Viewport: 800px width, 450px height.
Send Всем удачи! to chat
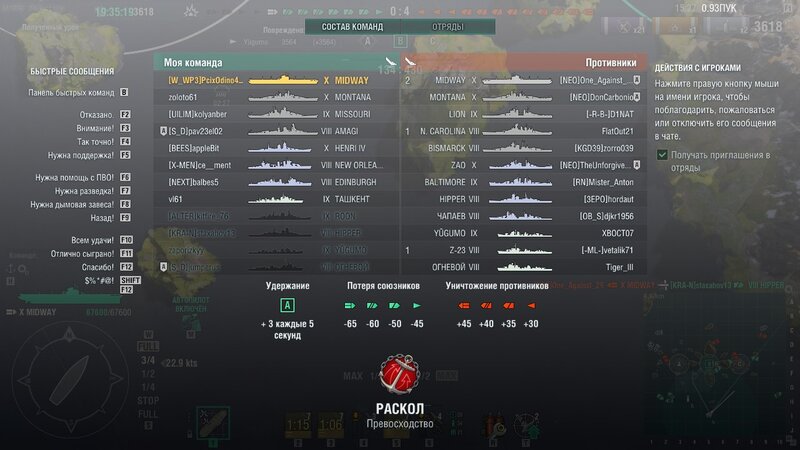[x=91, y=241]
